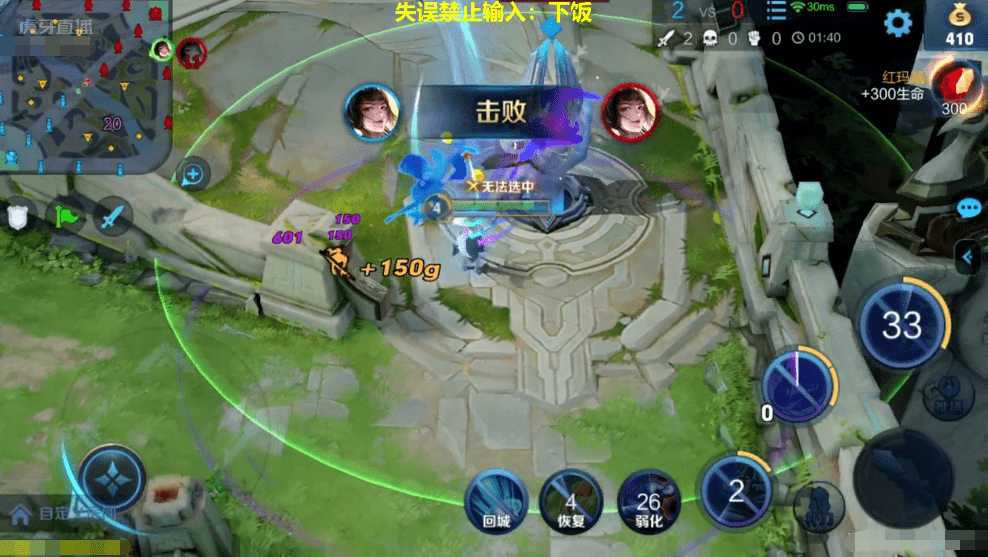Select the green-ringed hero portrait beside minimap

tap(161, 48)
